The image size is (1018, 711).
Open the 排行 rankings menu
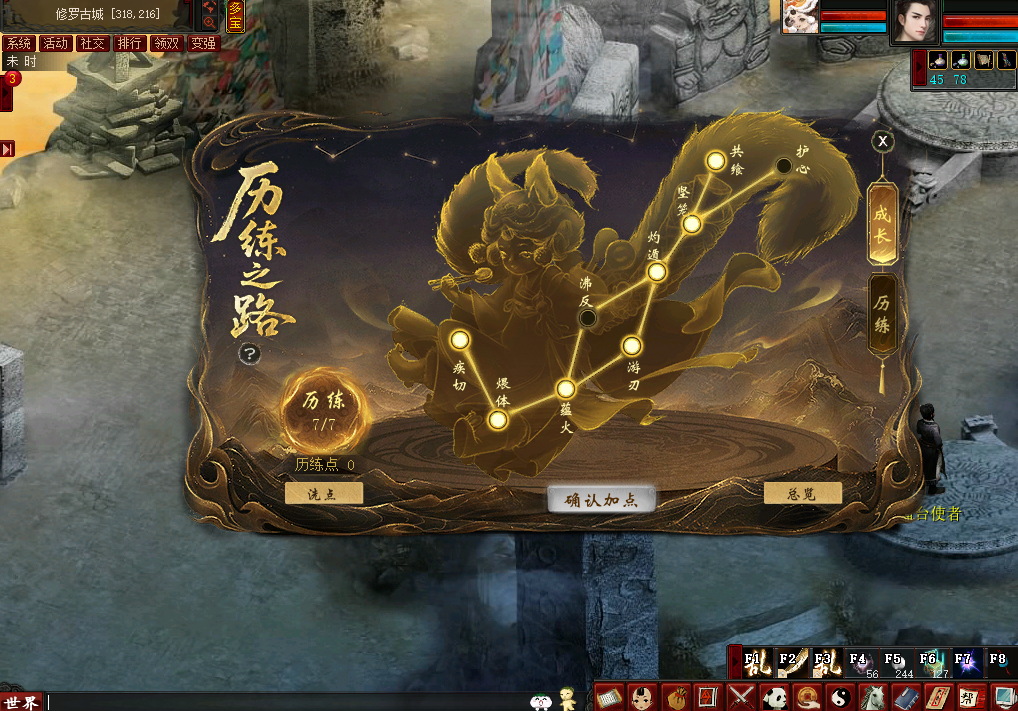click(129, 43)
